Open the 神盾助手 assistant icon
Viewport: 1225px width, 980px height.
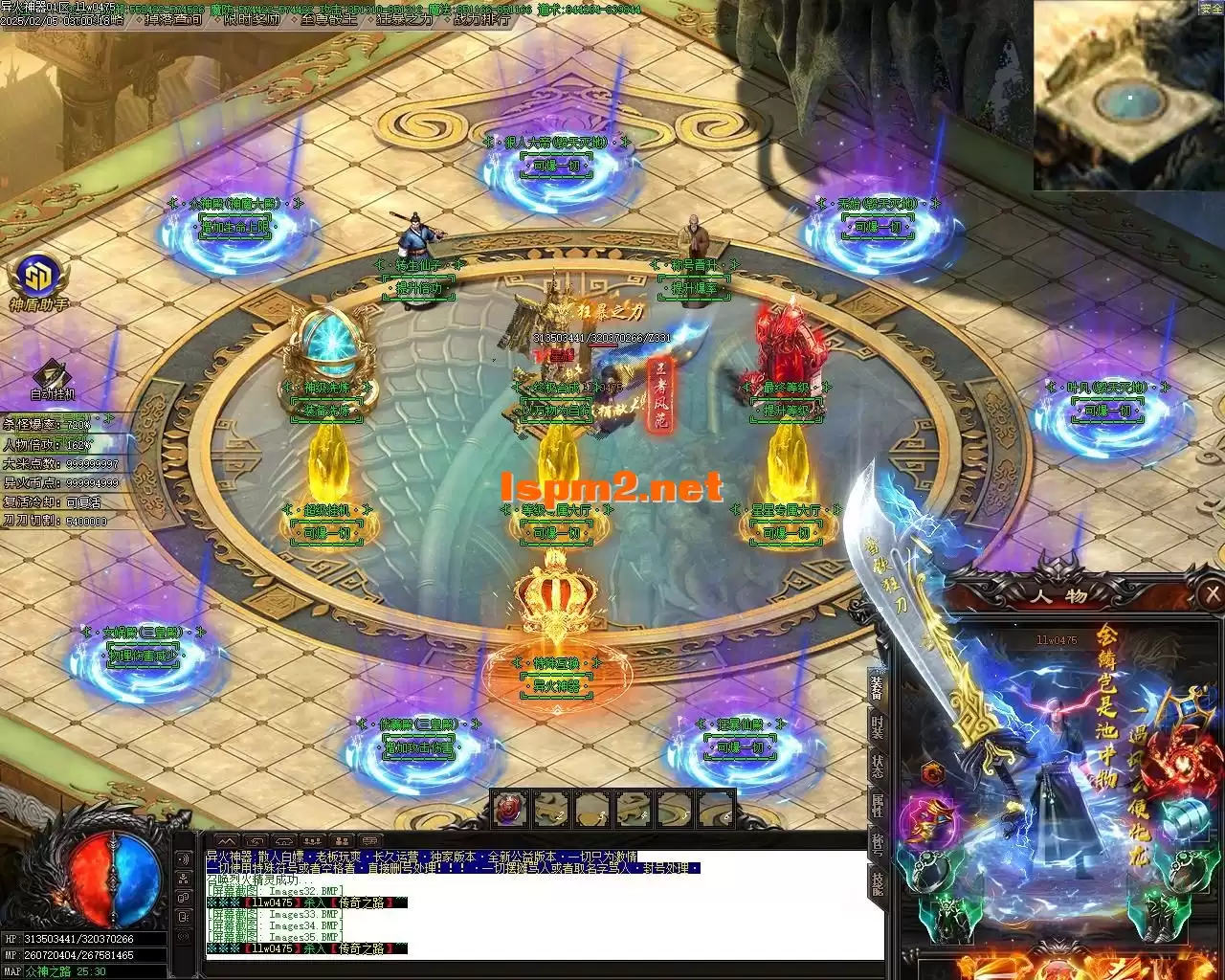[x=38, y=278]
